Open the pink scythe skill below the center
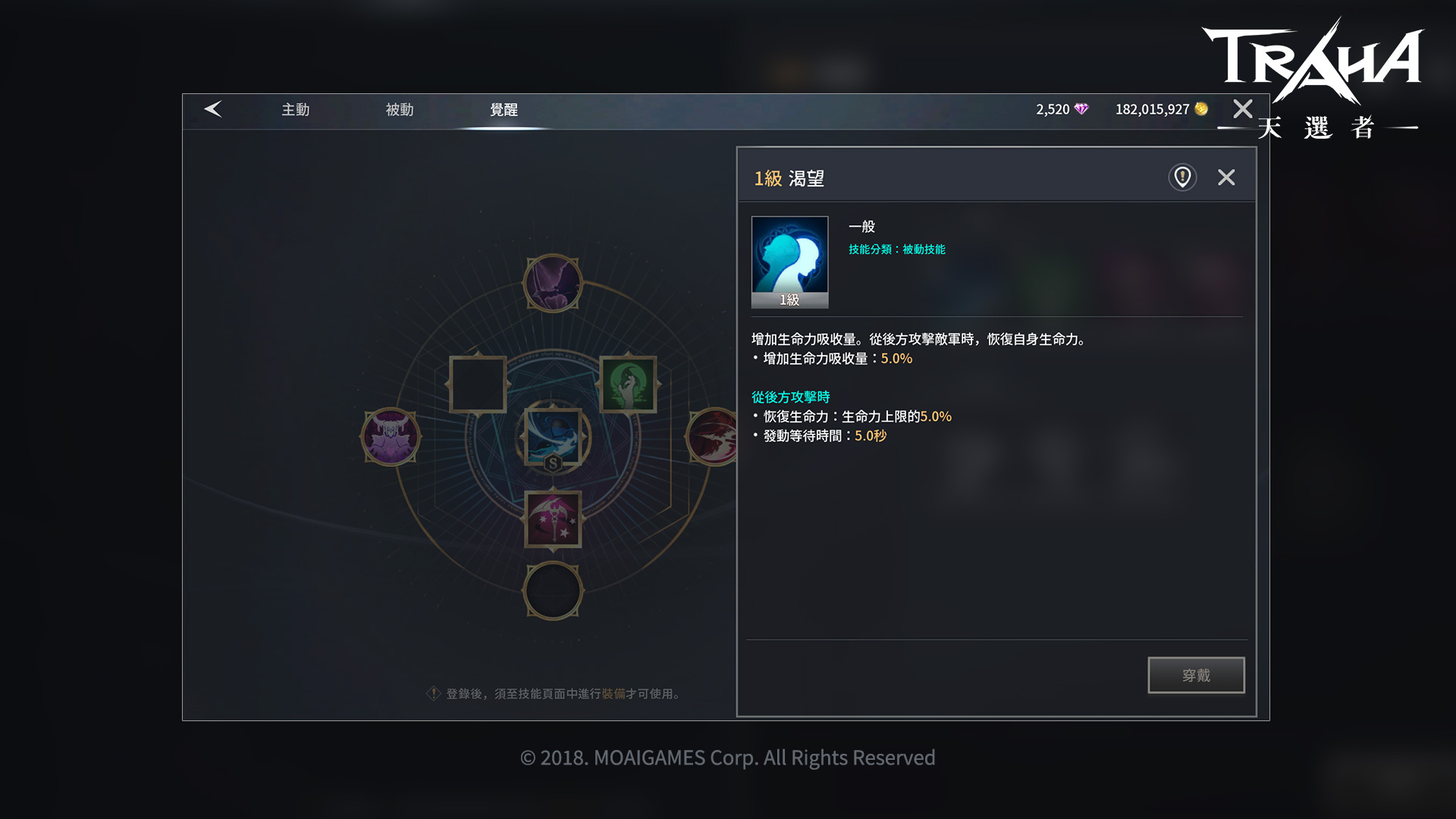 [552, 519]
